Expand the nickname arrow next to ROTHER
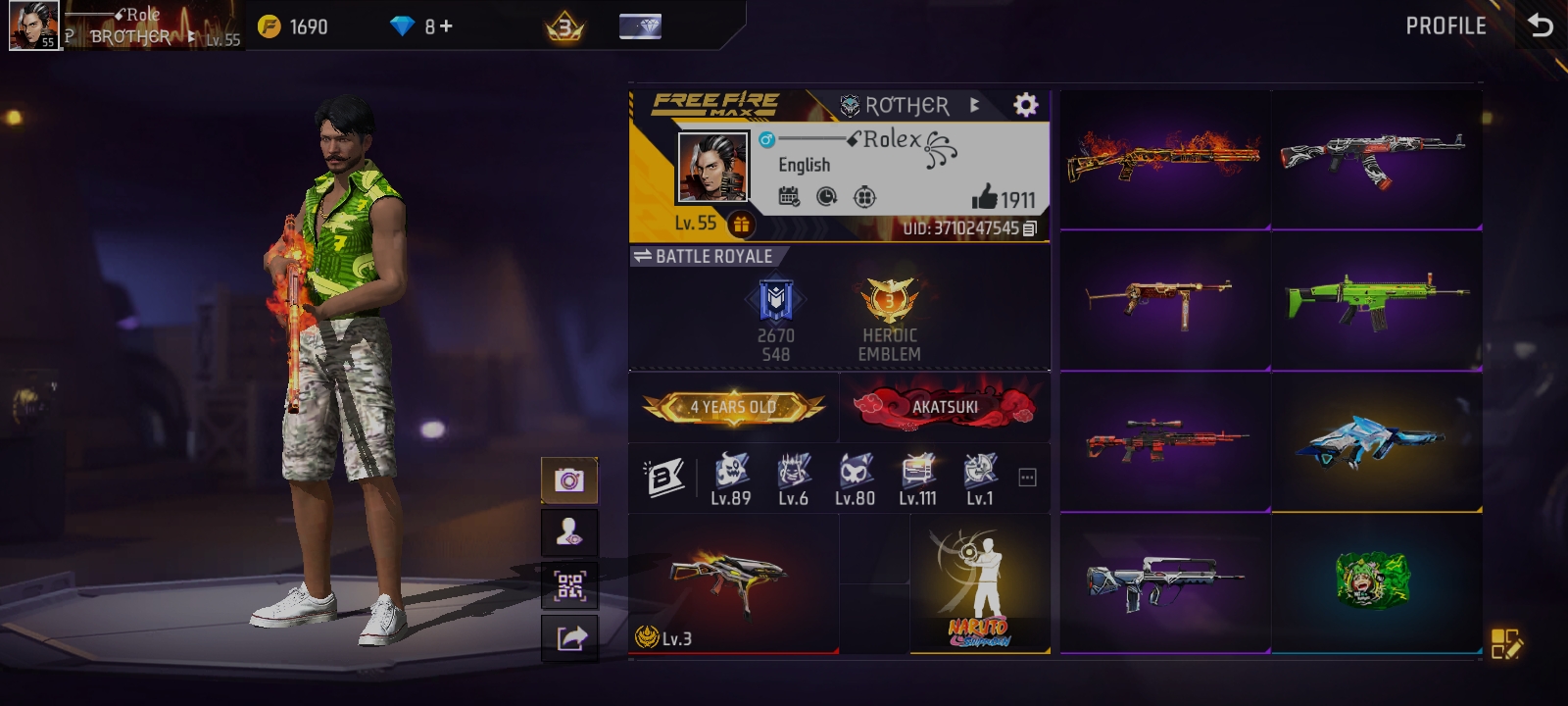The width and height of the screenshot is (1568, 706). coord(973,105)
